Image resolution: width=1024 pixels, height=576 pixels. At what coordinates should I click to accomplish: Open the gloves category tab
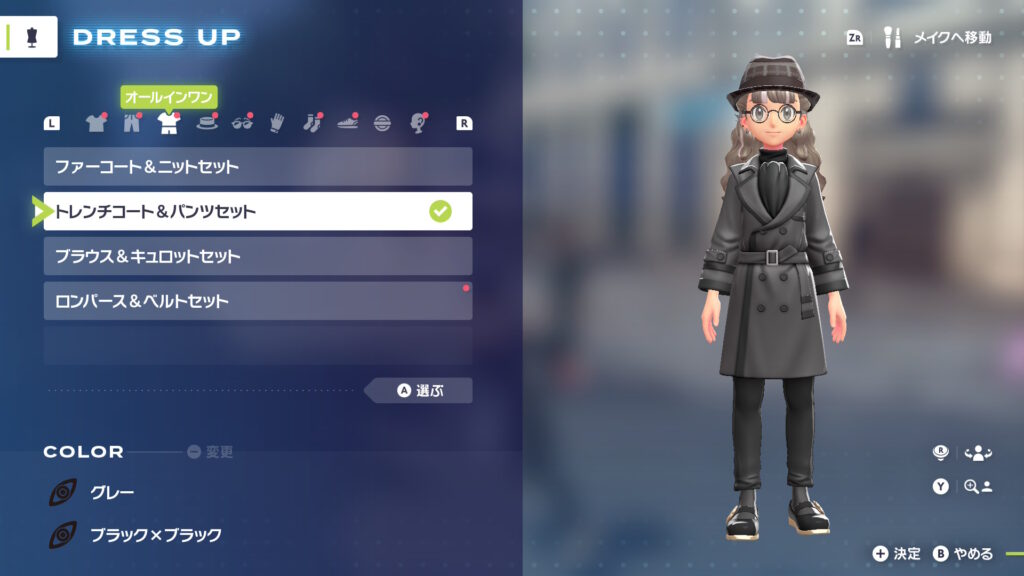point(276,123)
